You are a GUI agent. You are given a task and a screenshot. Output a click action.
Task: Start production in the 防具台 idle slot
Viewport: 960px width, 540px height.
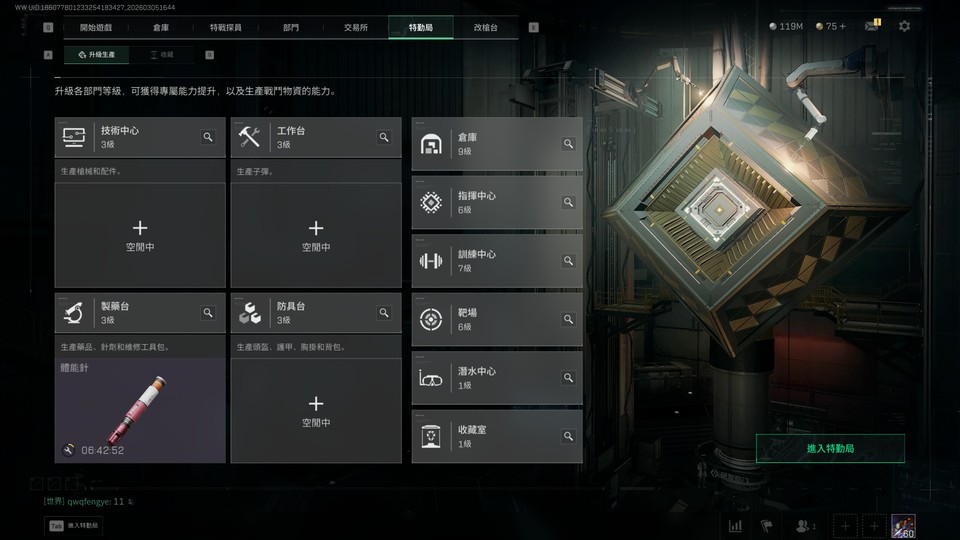316,410
